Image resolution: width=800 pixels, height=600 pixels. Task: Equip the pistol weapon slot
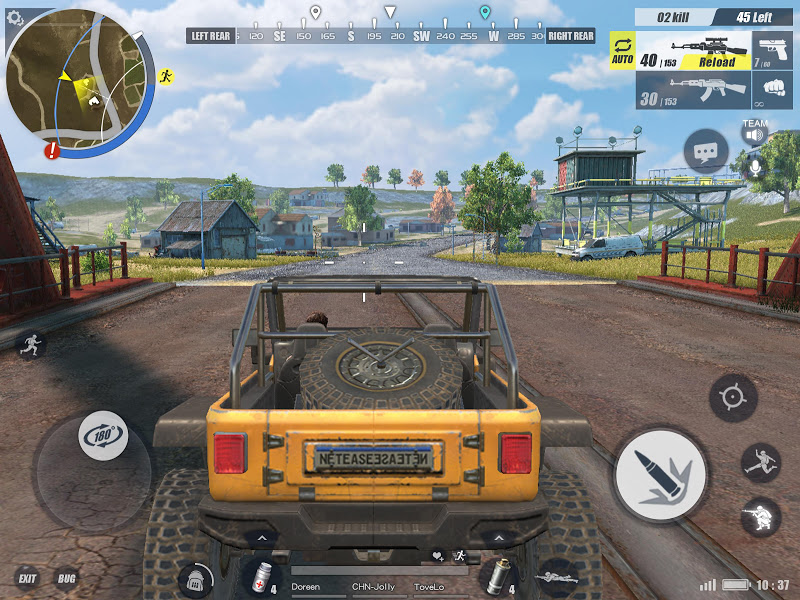[774, 52]
